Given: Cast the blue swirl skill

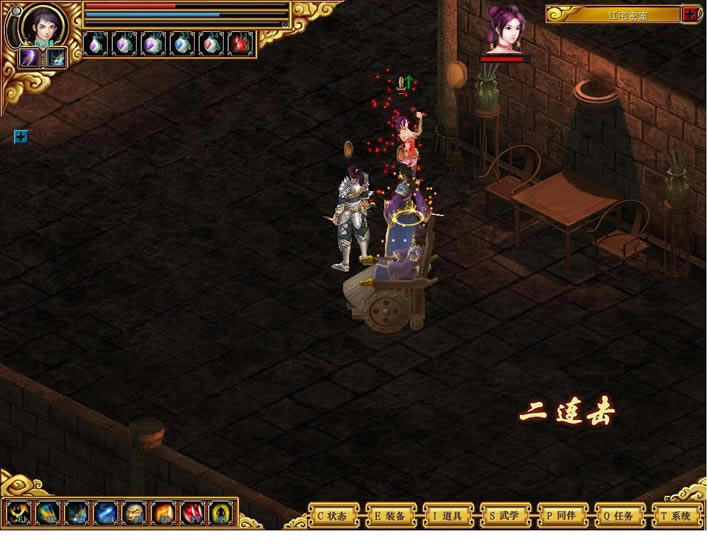Looking at the screenshot, I should [x=105, y=514].
